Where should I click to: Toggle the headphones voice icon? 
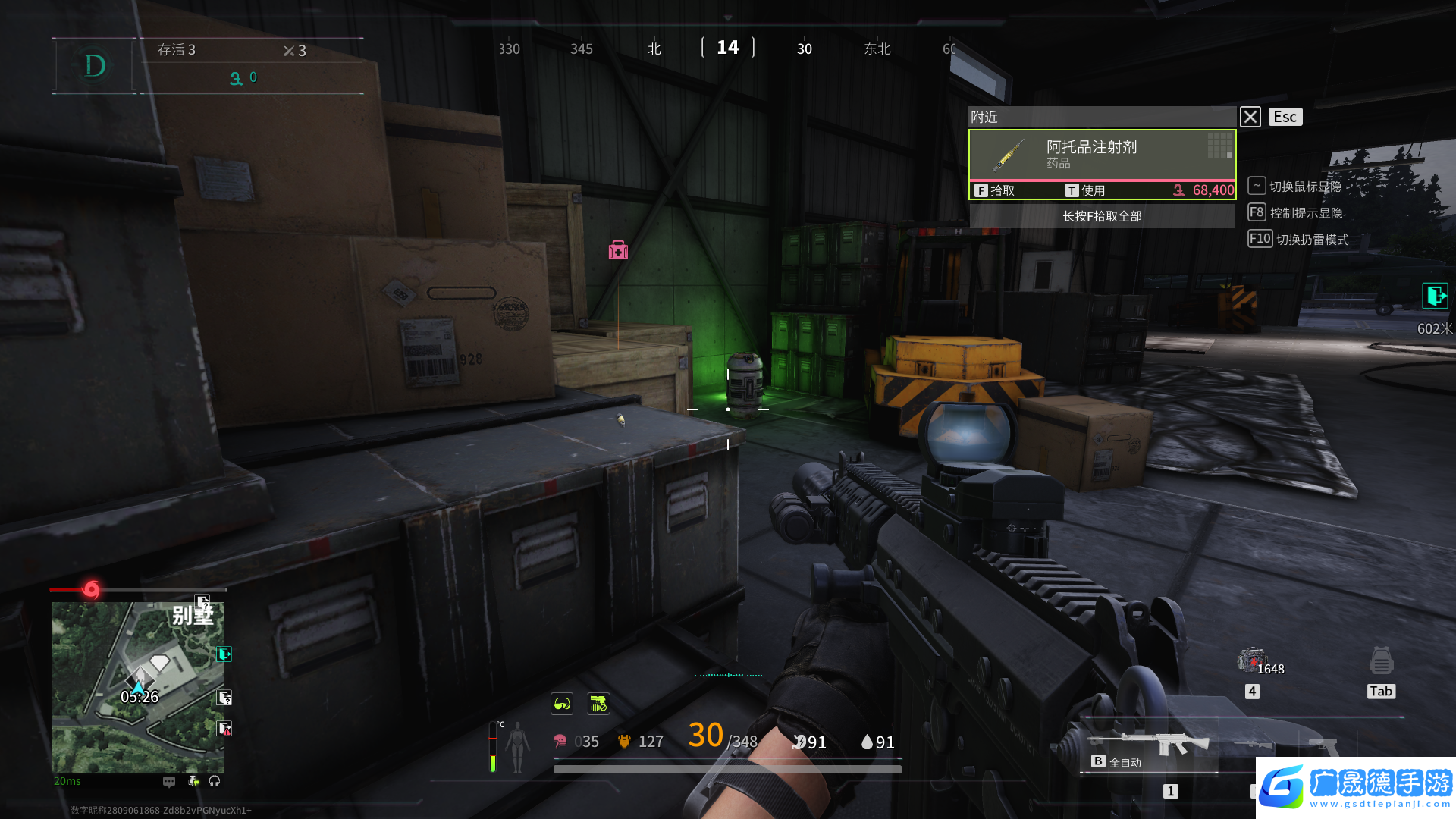tap(215, 781)
